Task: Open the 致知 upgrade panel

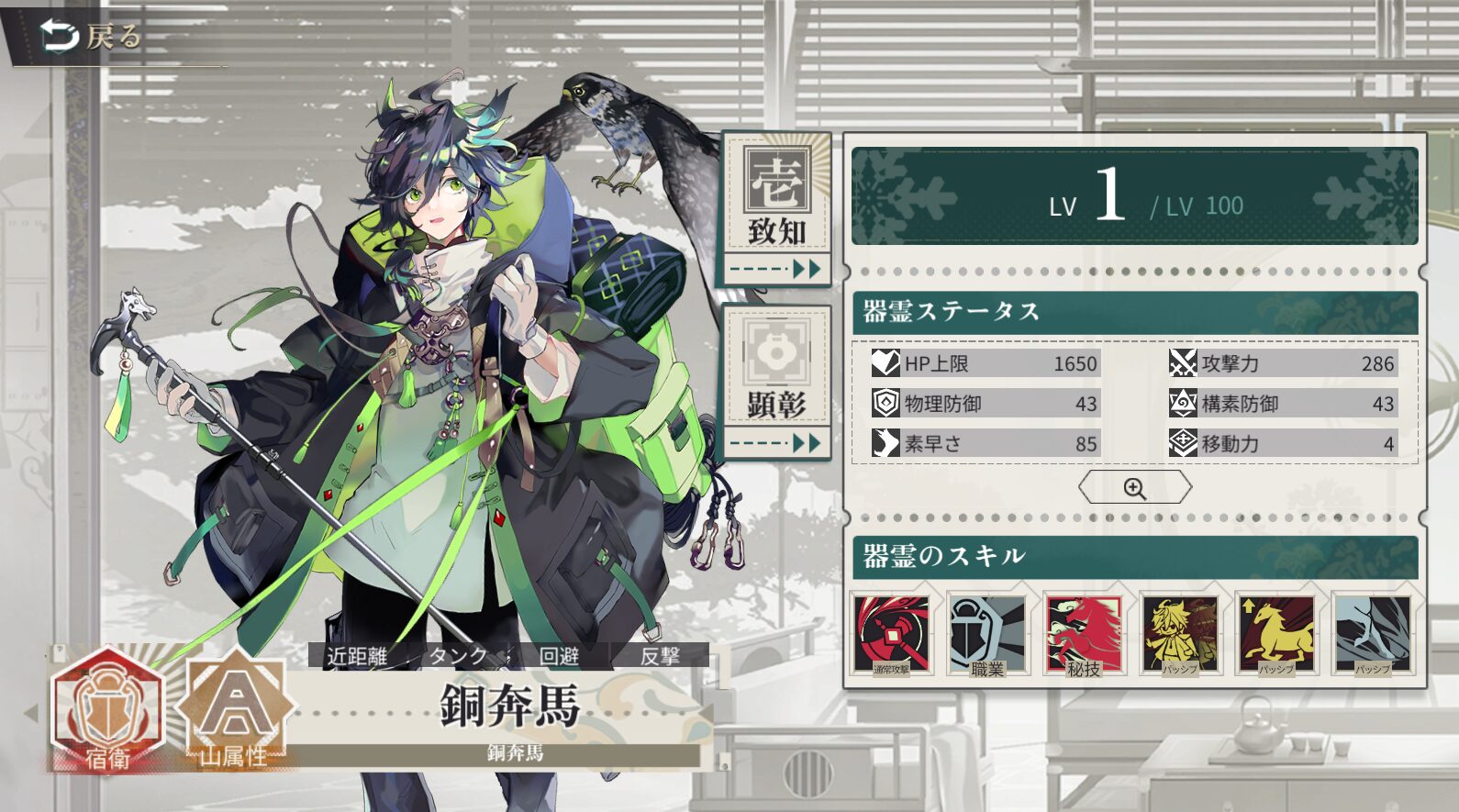Action: point(776,207)
